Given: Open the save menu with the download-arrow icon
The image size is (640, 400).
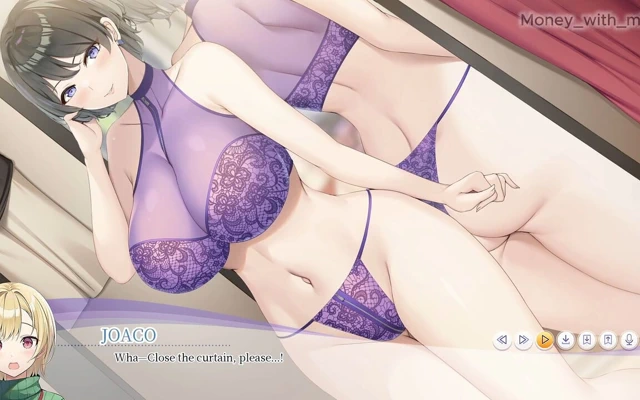Looking at the screenshot, I should point(565,341).
